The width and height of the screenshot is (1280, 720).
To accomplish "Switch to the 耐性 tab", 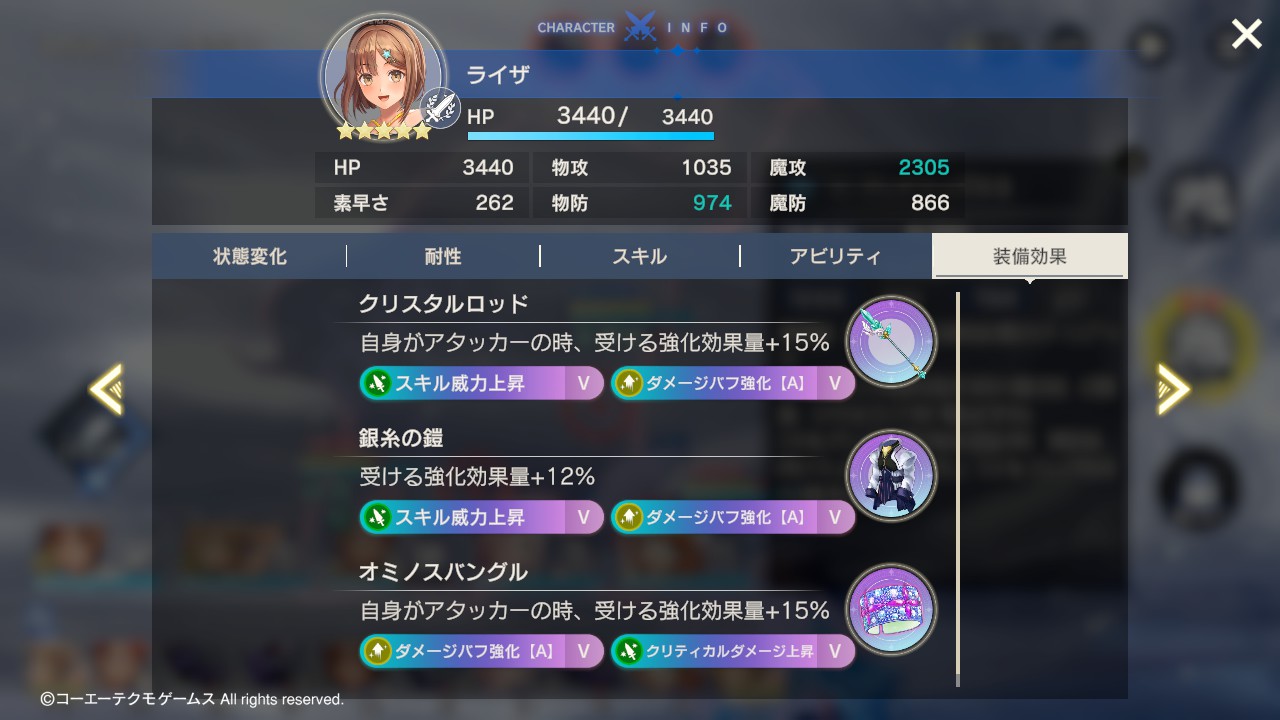I will tap(441, 256).
